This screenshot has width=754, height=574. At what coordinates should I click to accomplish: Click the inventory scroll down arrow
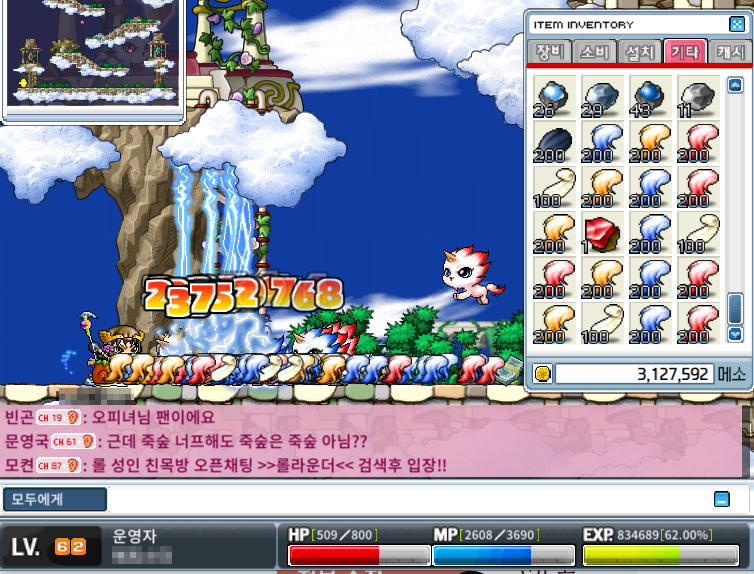pyautogui.click(x=736, y=335)
